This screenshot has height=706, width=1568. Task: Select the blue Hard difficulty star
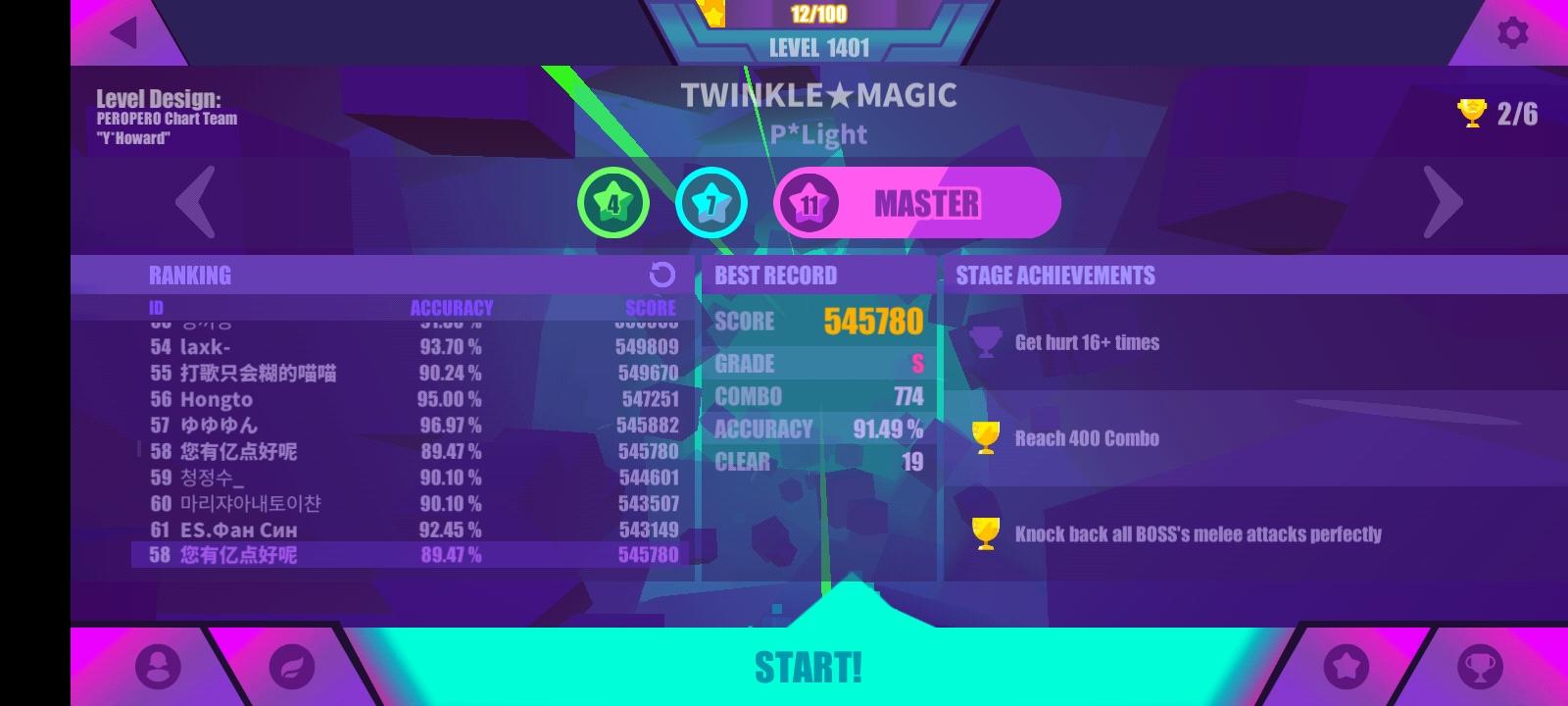click(712, 202)
